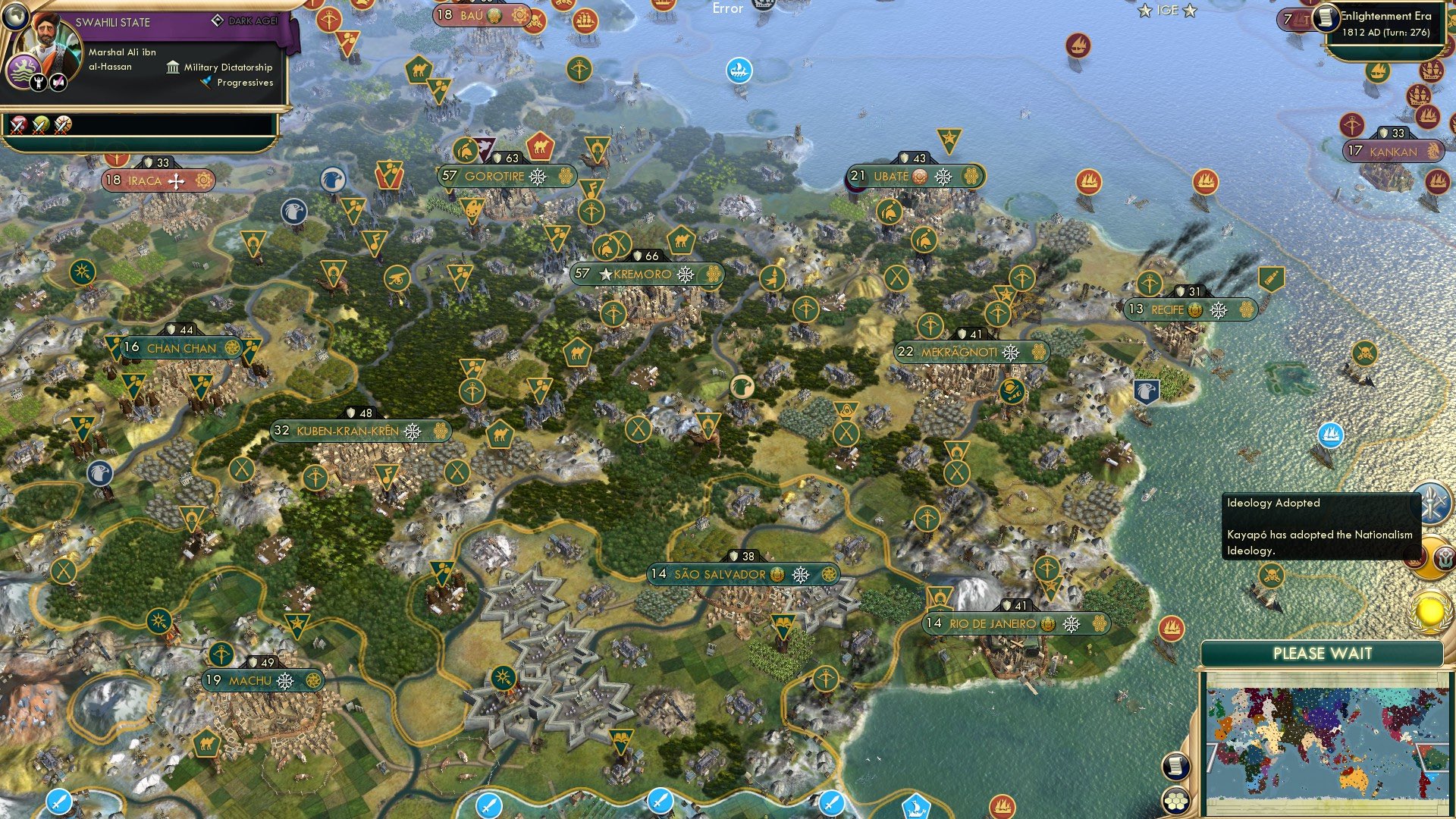
Task: Click the snowflake toggle on the Kremoro city banner
Action: point(685,275)
